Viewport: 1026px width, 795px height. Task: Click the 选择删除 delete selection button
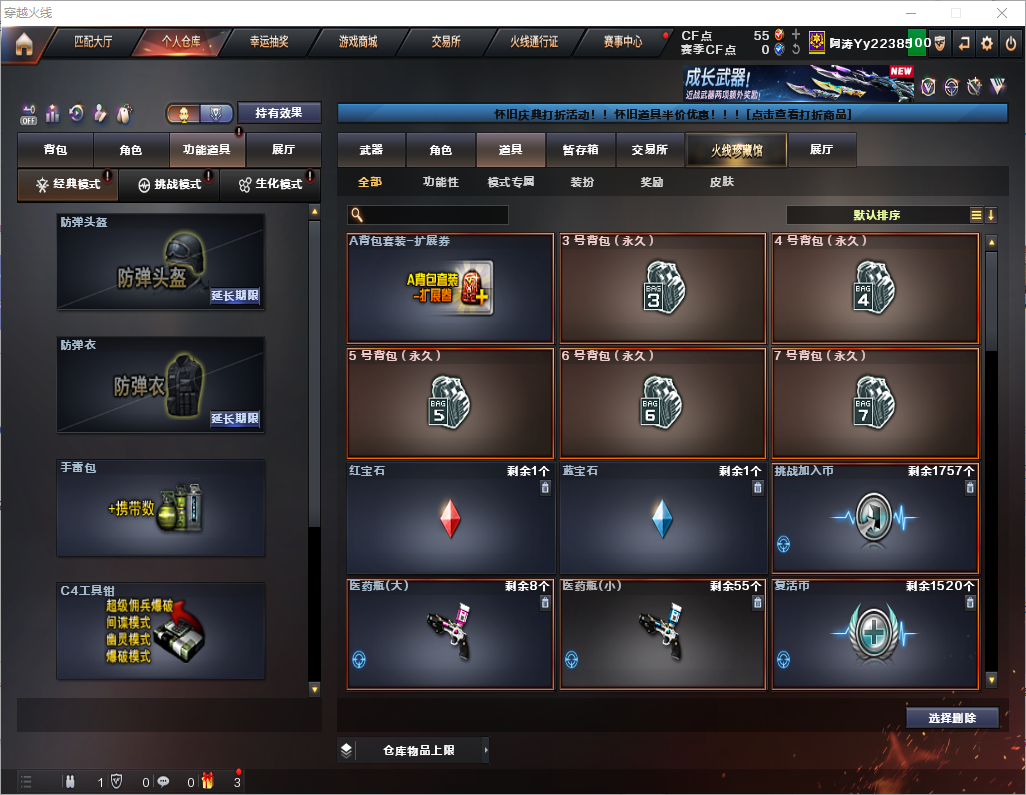pos(951,718)
